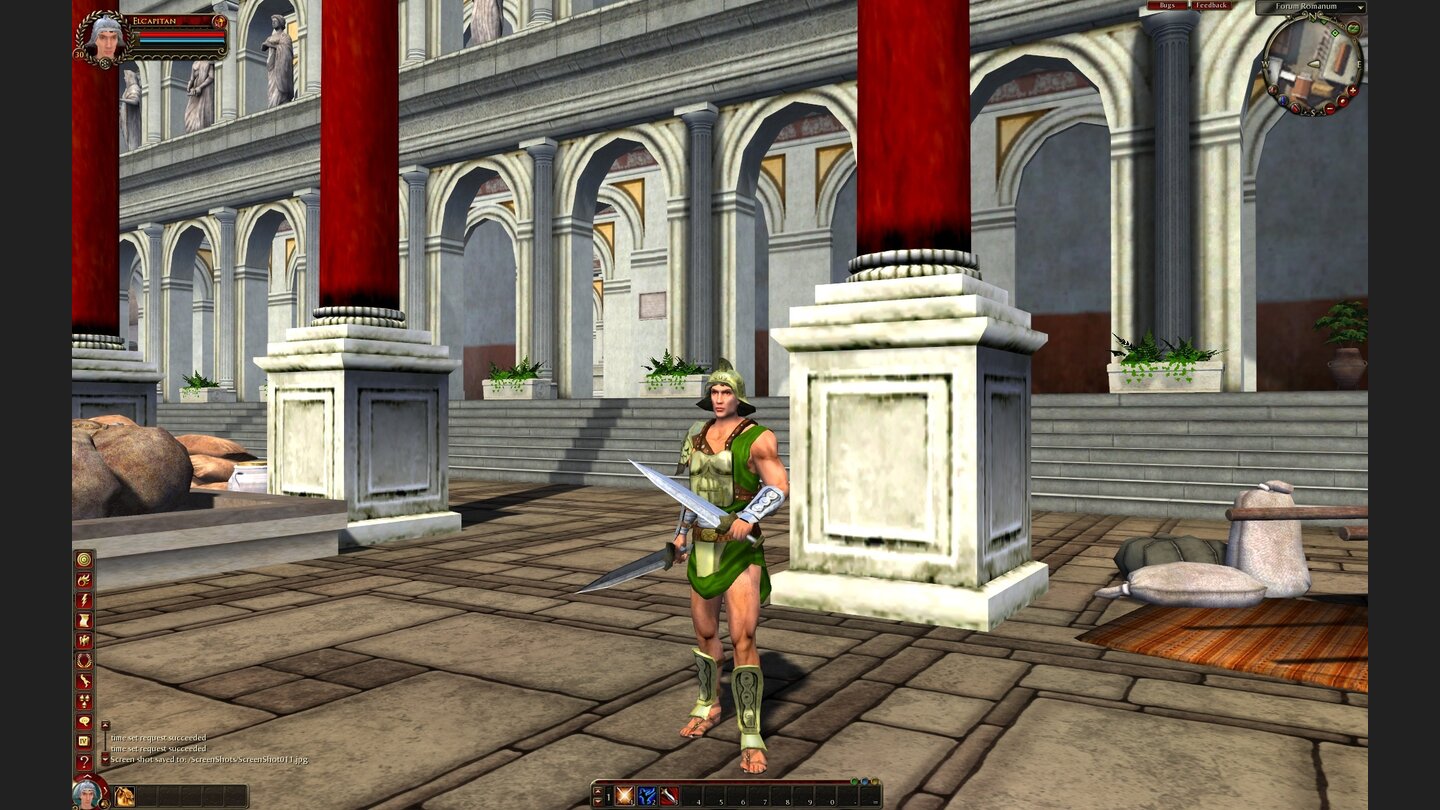Open the bag icon beside the bottom portrait
This screenshot has height=810, width=1440.
click(x=123, y=794)
